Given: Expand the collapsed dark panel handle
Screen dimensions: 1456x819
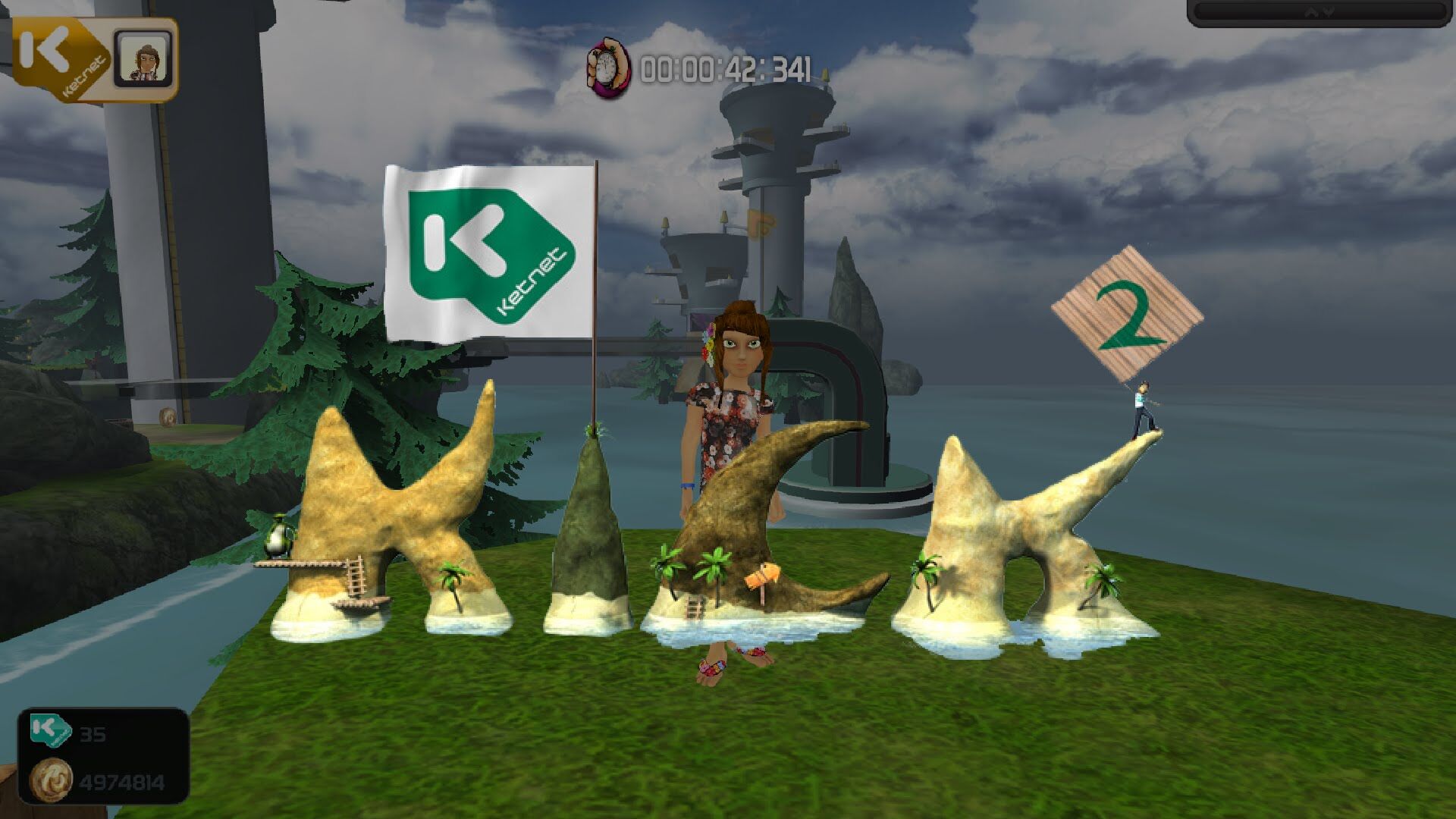Looking at the screenshot, I should (x=1320, y=12).
